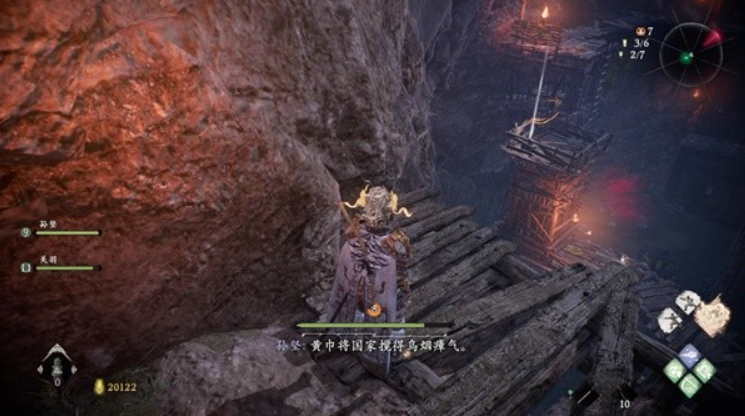The image size is (745, 416).
Task: Select the blue wizardry spell diamond
Action: tap(689, 354)
